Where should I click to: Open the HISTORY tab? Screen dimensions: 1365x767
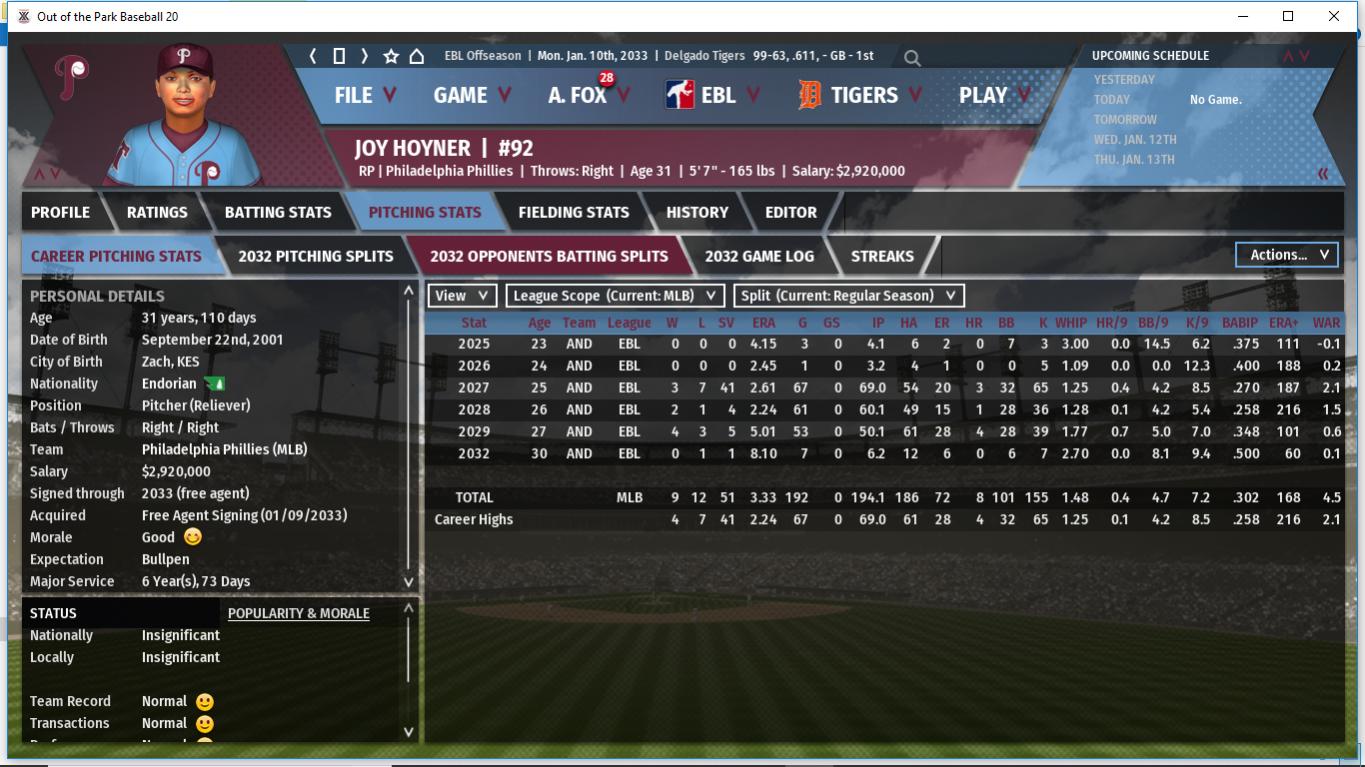coord(697,212)
